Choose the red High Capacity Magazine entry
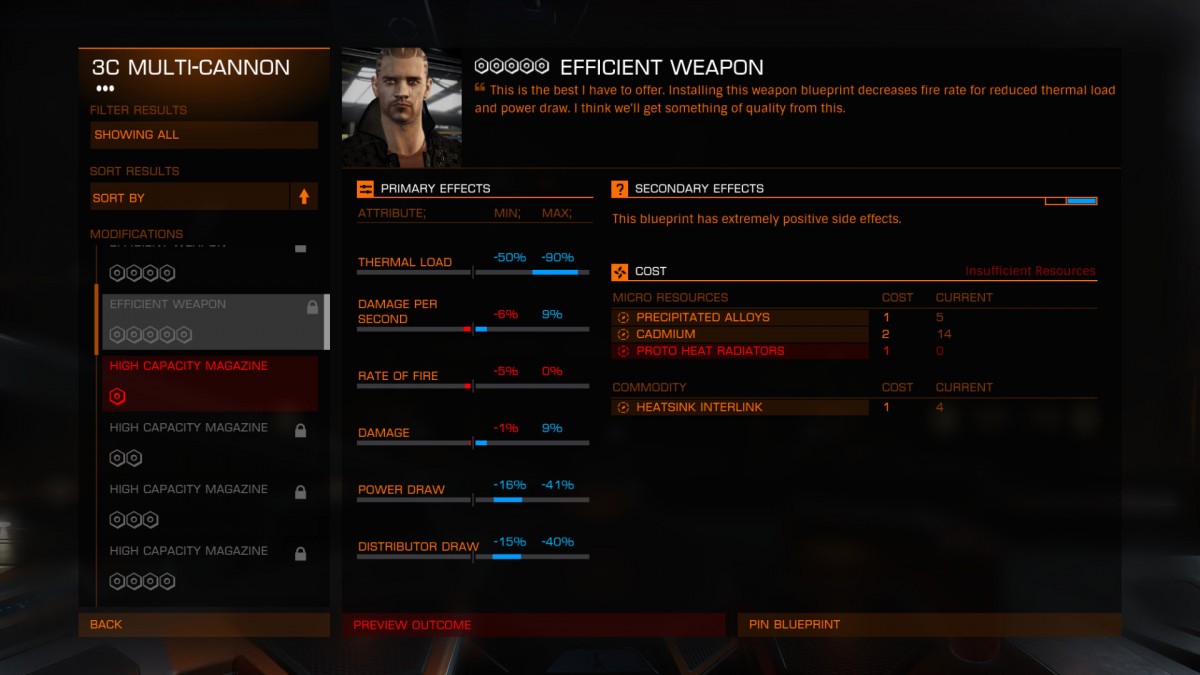The width and height of the screenshot is (1200, 675). (210, 382)
